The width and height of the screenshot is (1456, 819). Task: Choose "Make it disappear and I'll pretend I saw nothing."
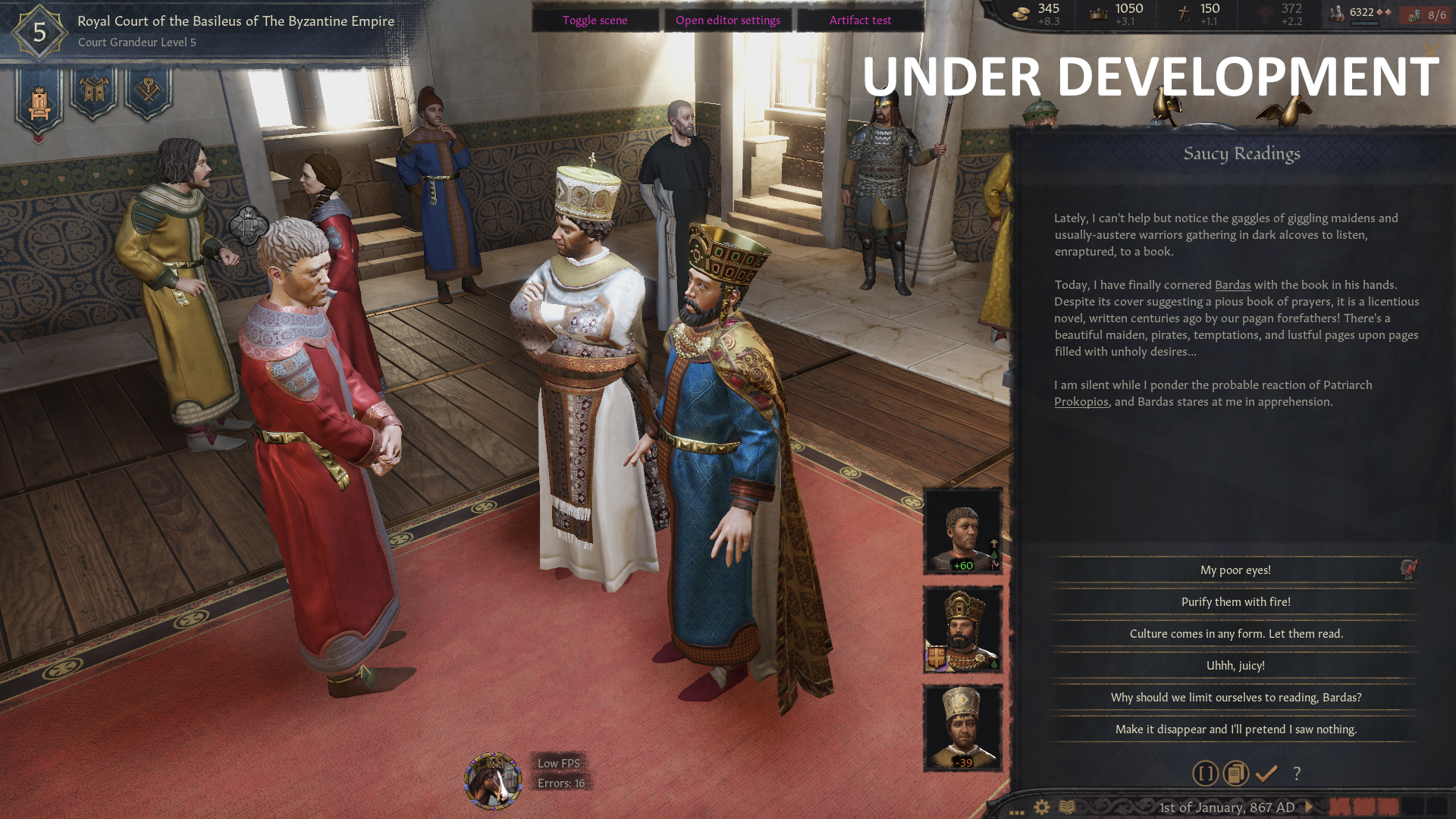pyautogui.click(x=1235, y=730)
